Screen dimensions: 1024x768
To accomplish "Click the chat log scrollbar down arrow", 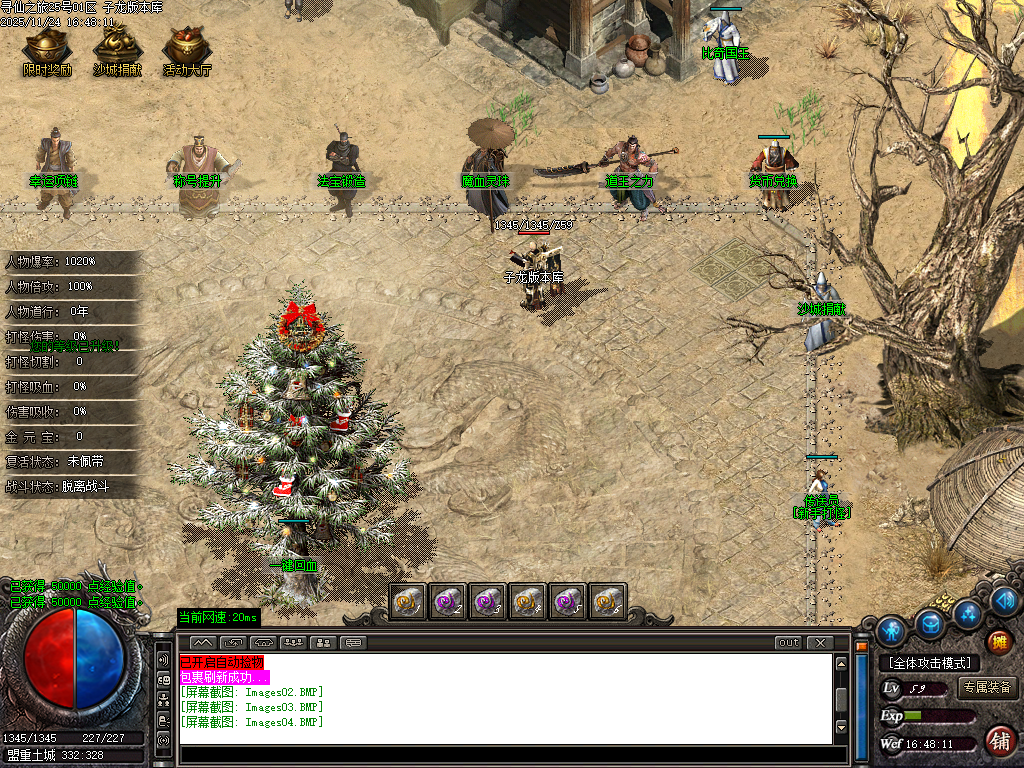I will click(841, 727).
